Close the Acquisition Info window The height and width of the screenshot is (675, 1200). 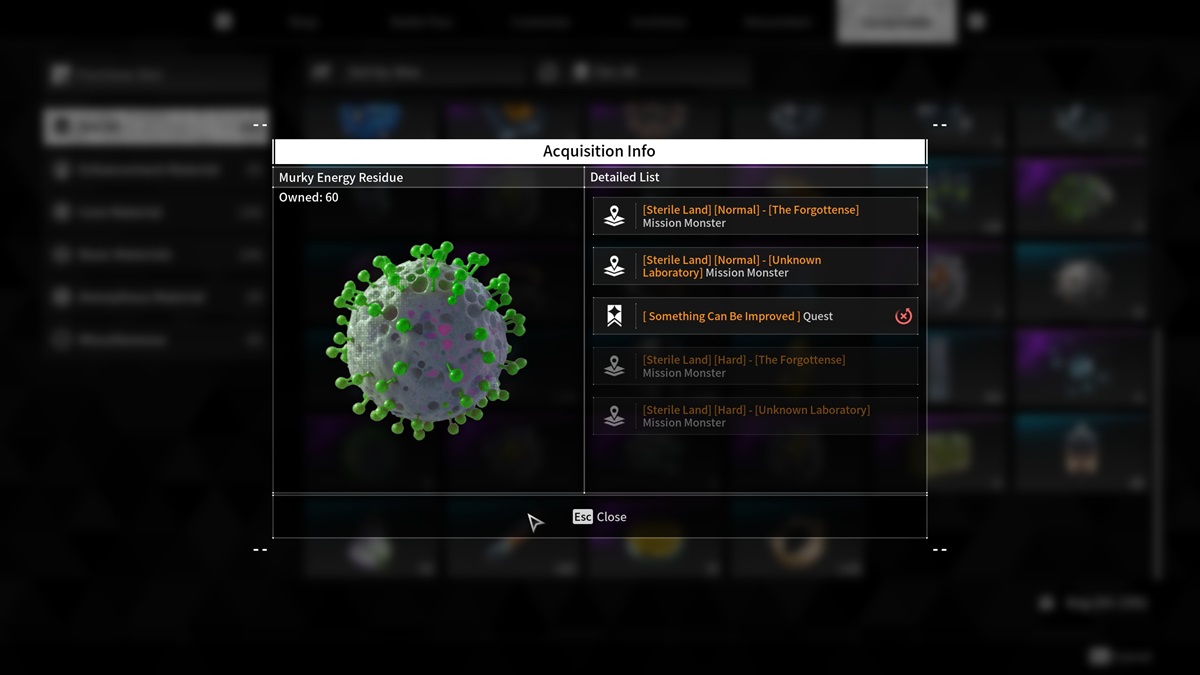(x=600, y=517)
